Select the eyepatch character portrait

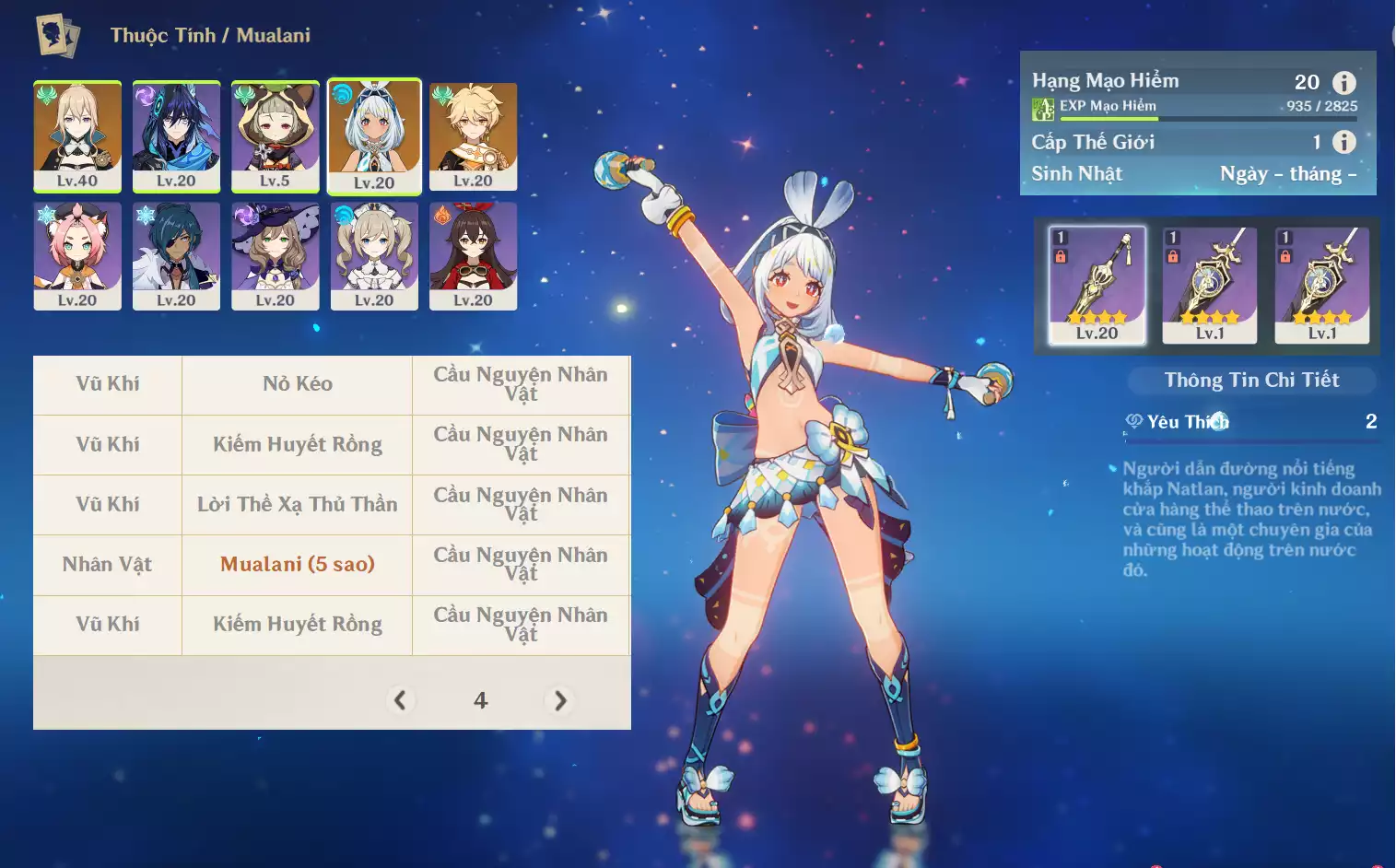[176, 255]
